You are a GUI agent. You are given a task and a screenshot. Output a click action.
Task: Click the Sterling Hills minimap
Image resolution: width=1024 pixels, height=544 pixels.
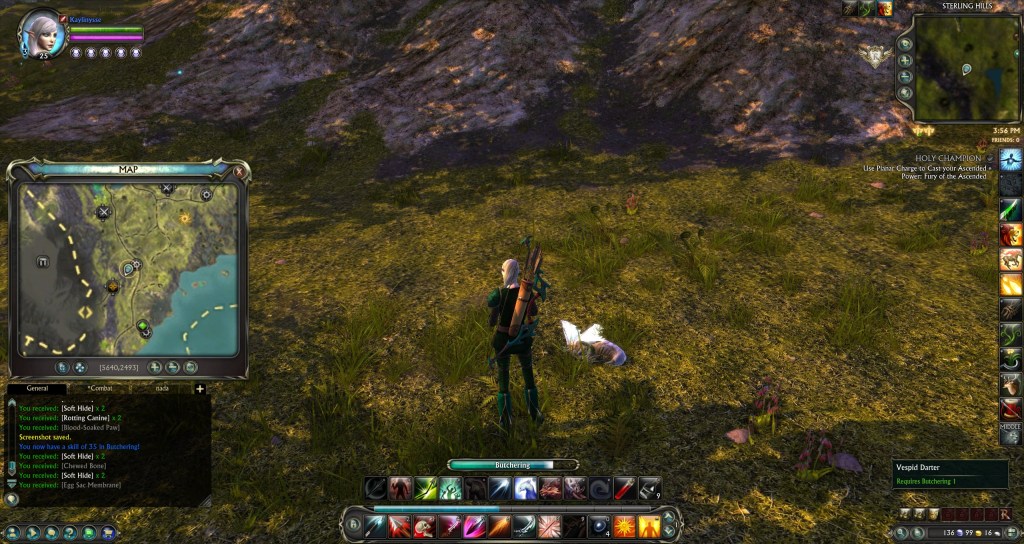[x=953, y=68]
